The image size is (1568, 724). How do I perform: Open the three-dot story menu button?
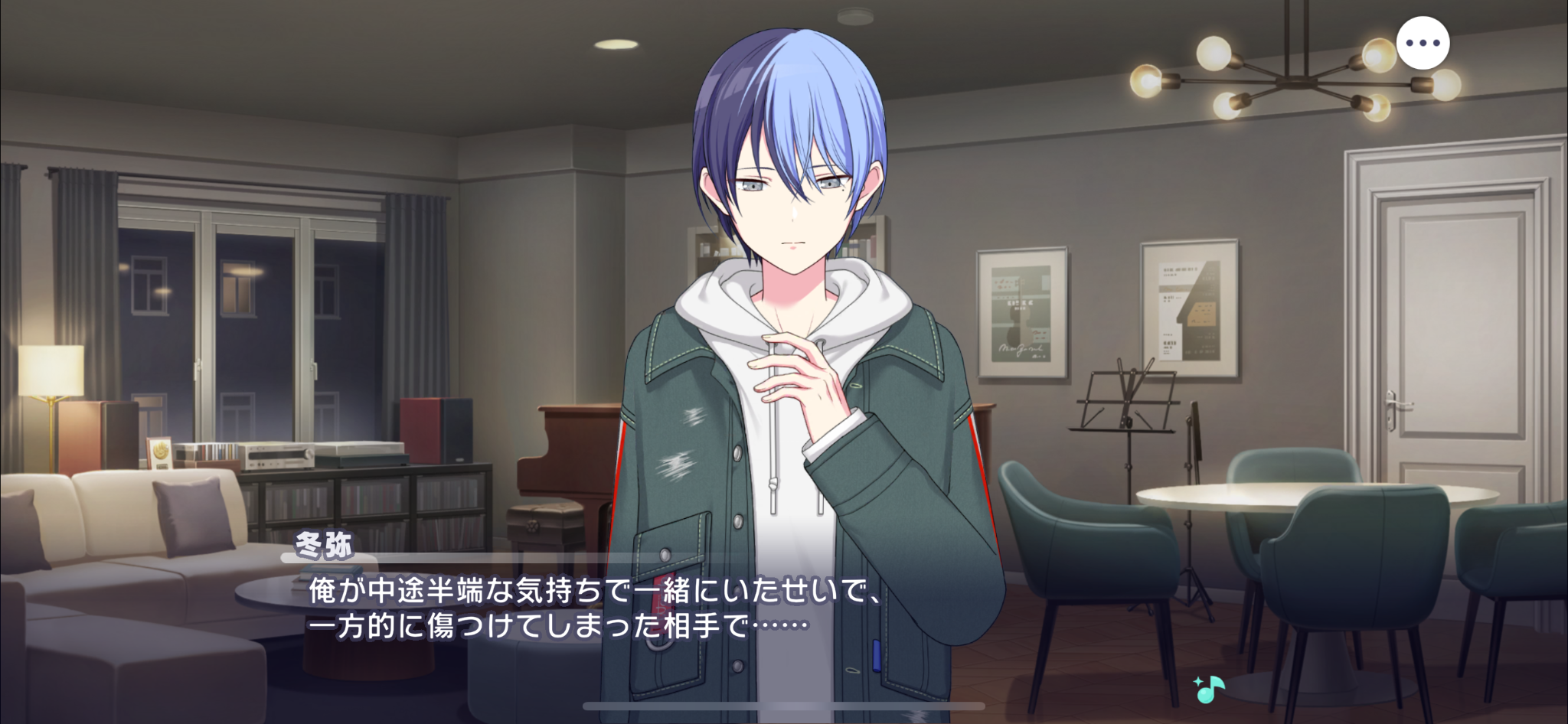click(1423, 44)
